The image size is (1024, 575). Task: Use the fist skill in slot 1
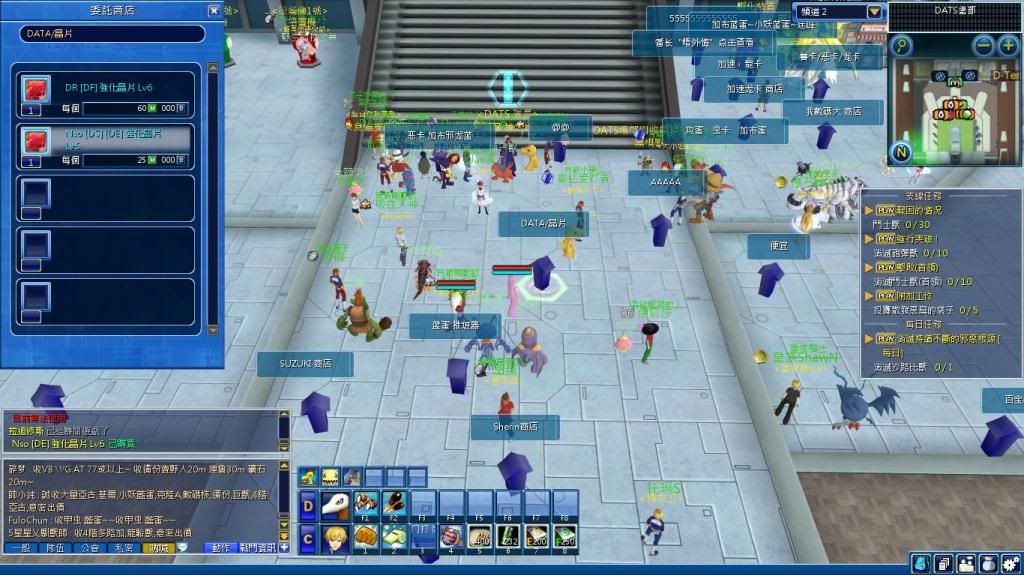pos(367,539)
